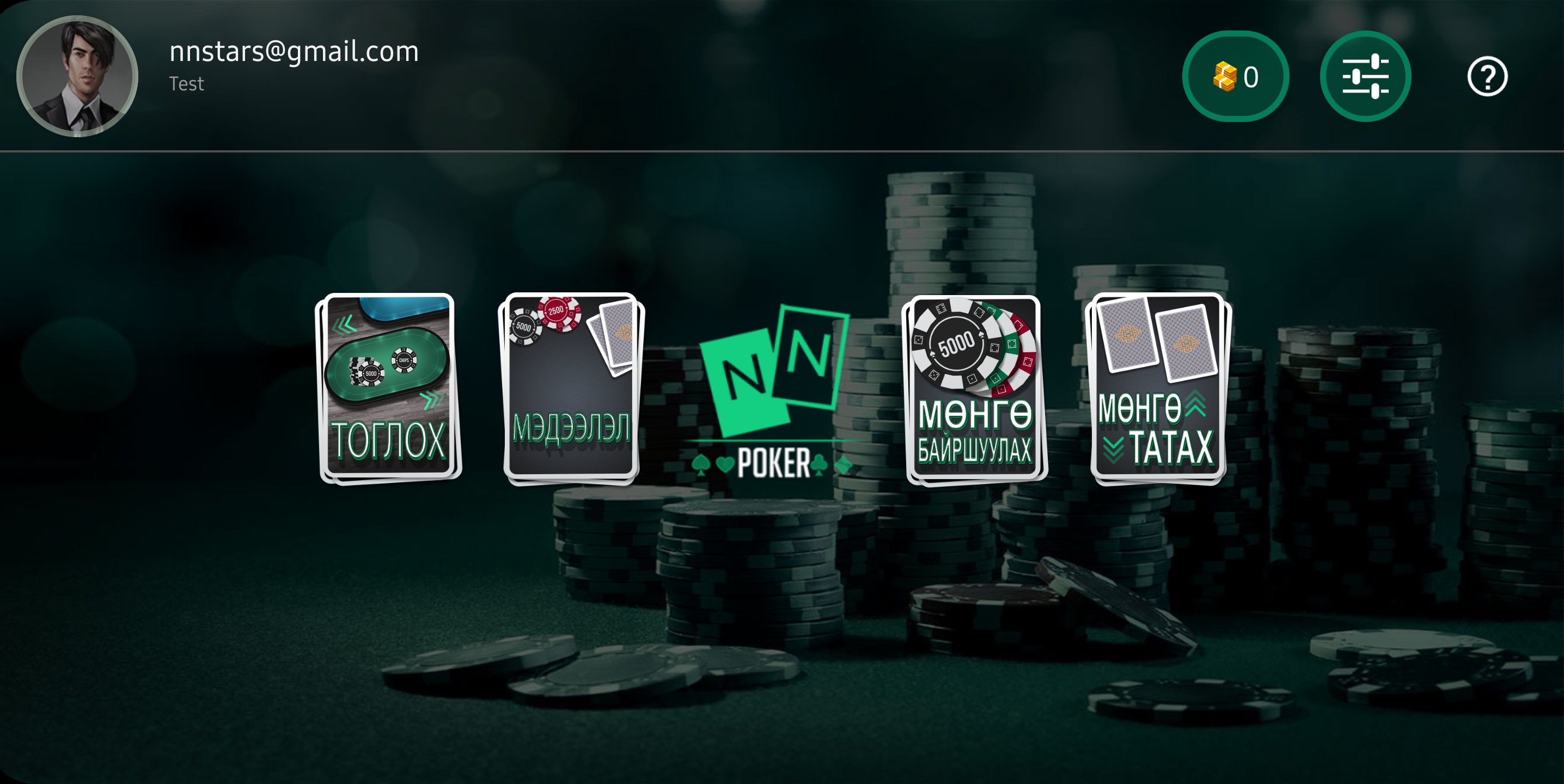Click the gold coin balance button
Image resolution: width=1564 pixels, height=784 pixels.
tap(1236, 76)
